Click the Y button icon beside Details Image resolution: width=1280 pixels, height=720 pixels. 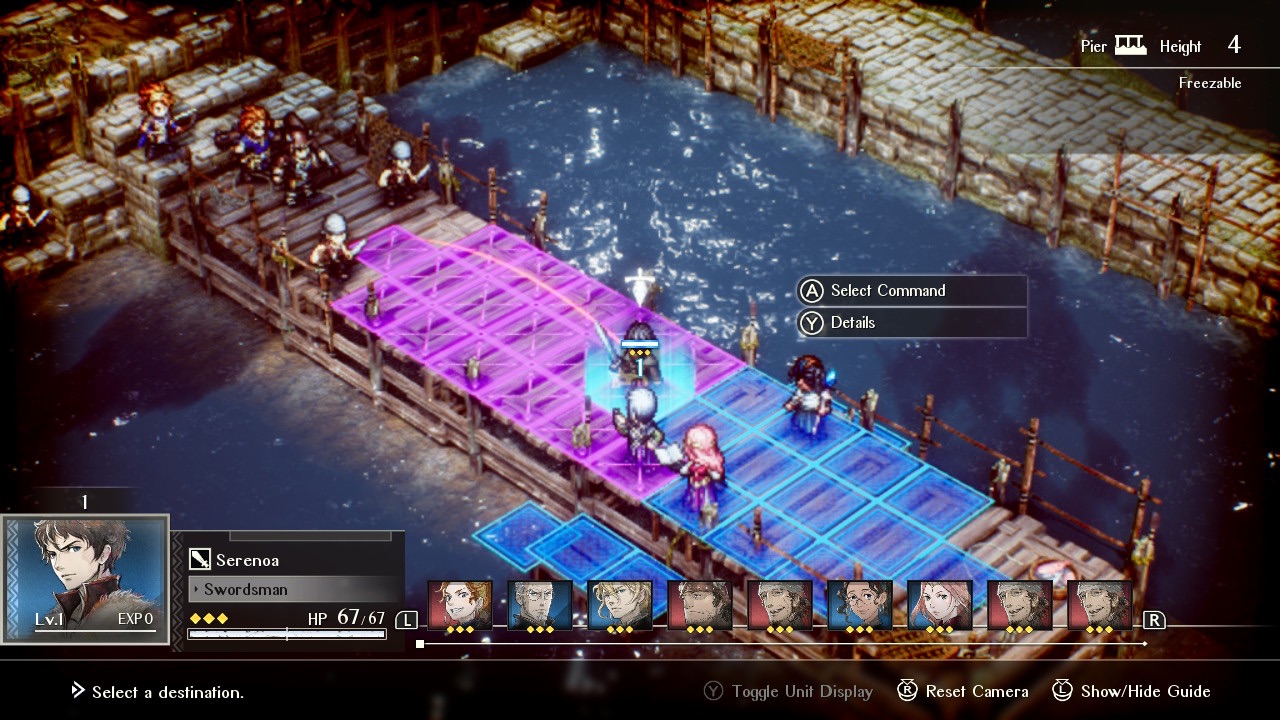(x=812, y=323)
